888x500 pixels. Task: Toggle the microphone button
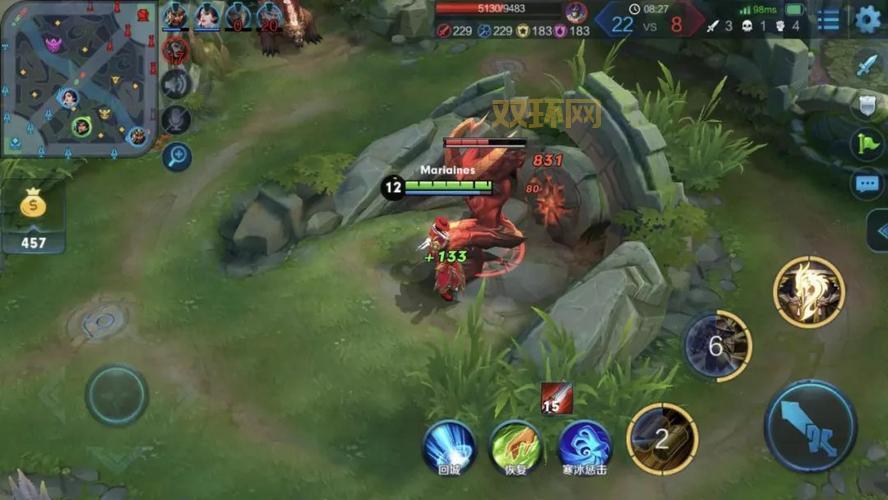pyautogui.click(x=177, y=119)
